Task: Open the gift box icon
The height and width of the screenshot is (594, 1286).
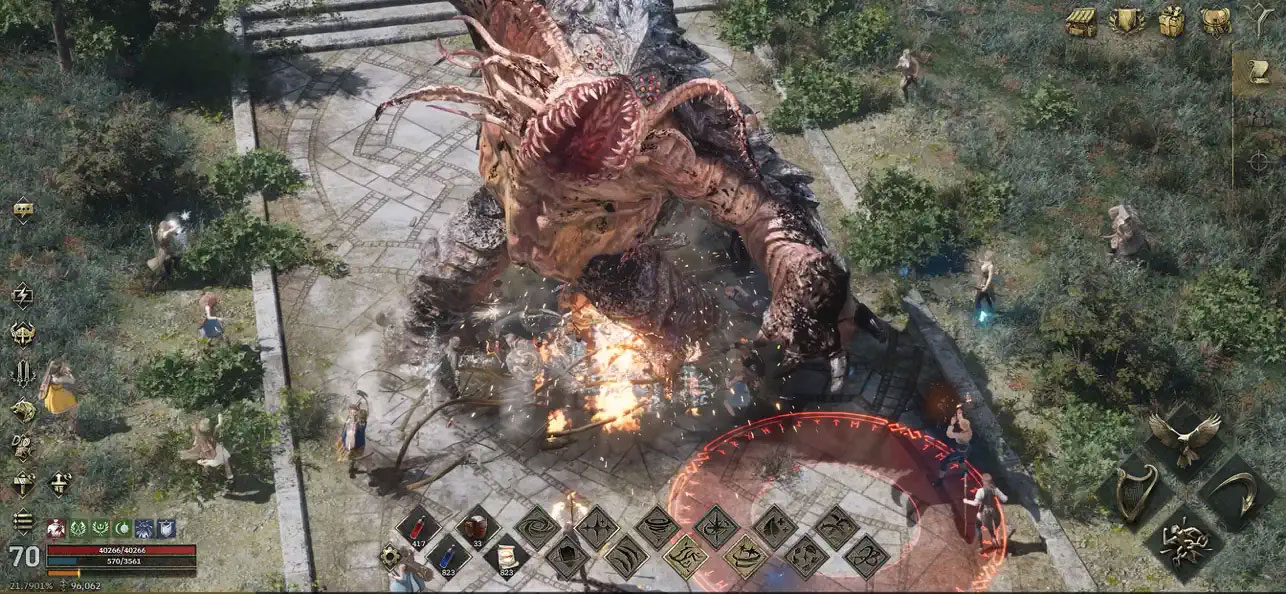Action: coord(1172,21)
